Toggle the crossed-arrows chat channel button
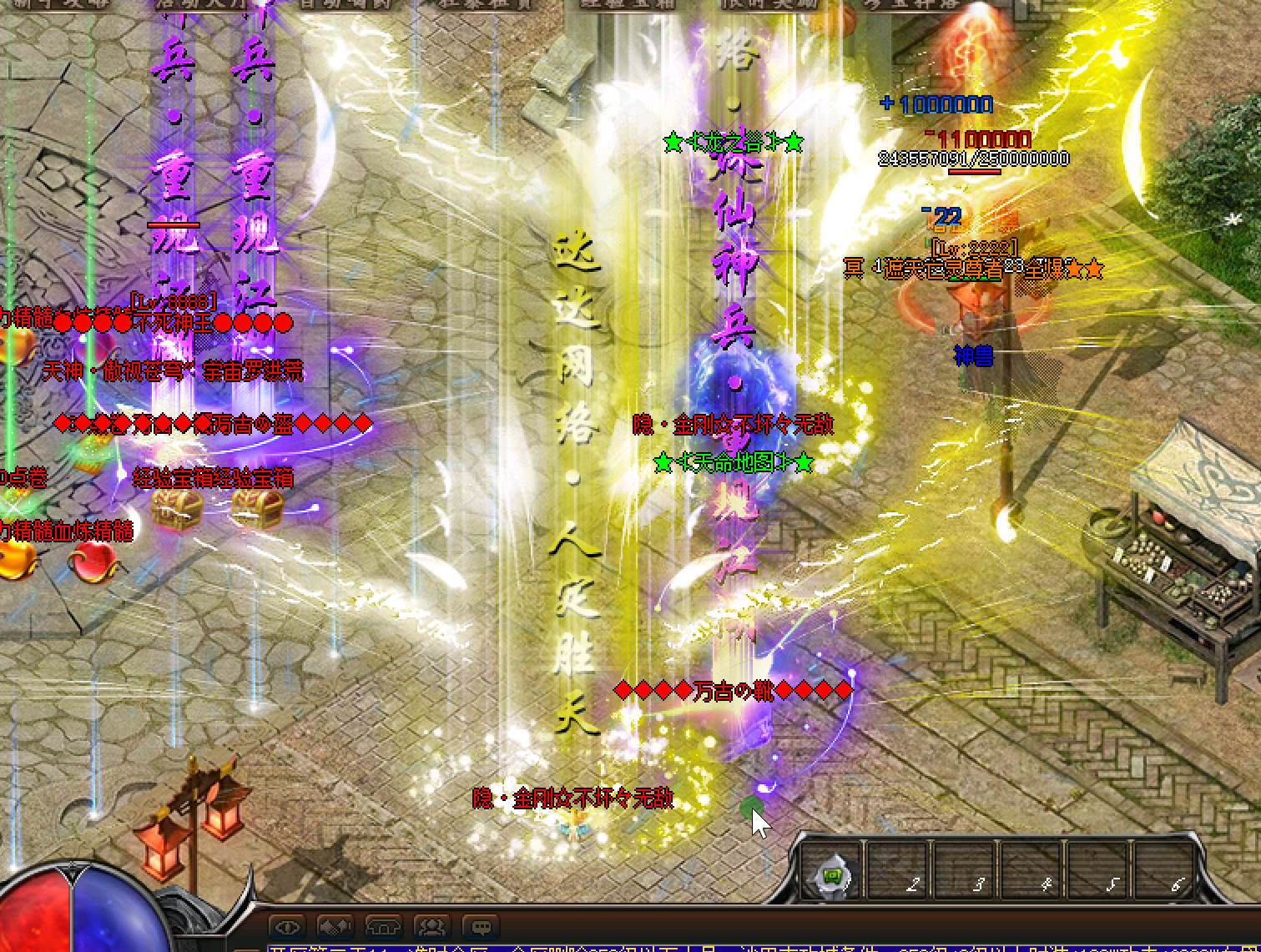The image size is (1261, 952). (335, 926)
